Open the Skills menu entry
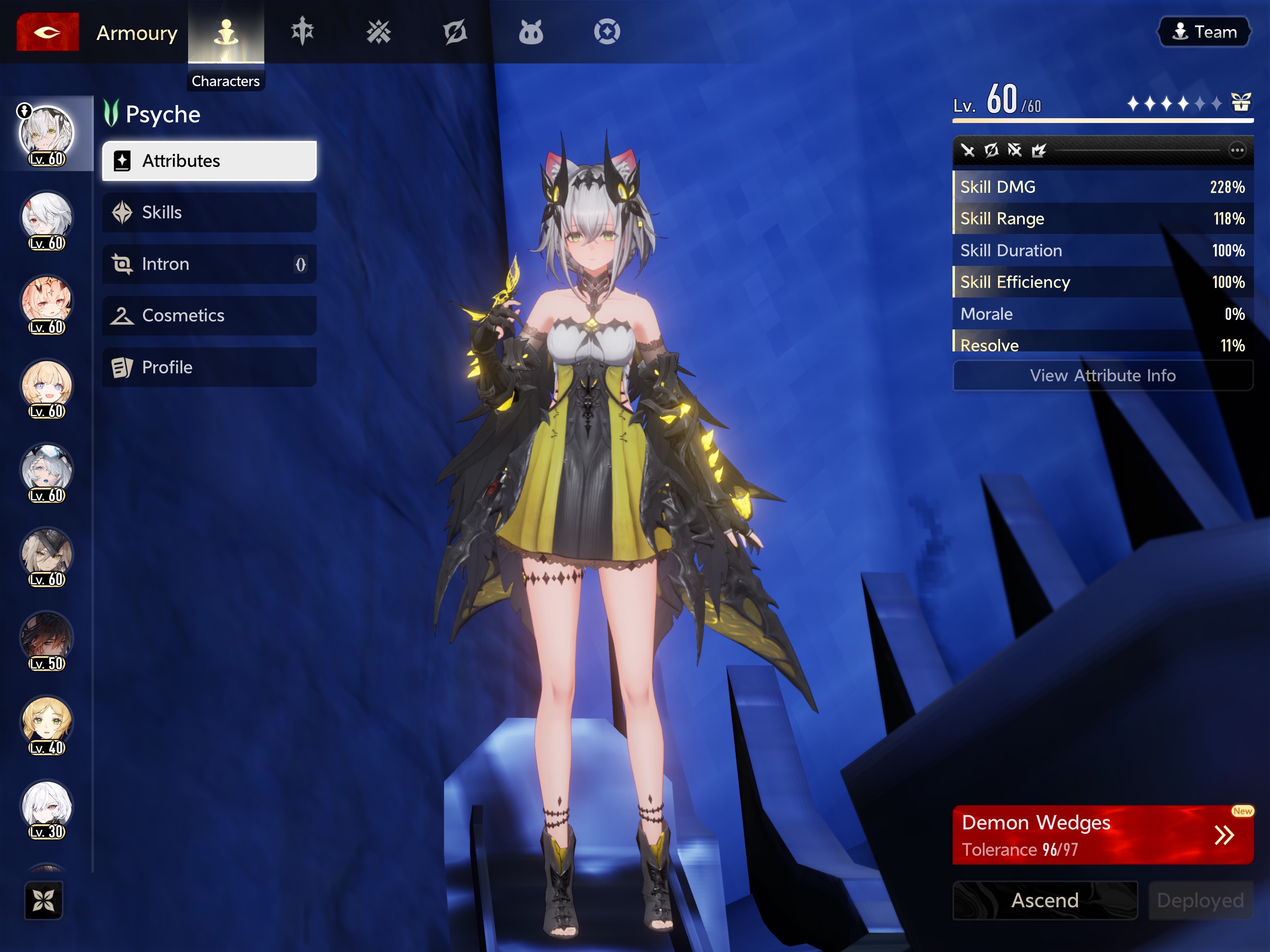This screenshot has height=952, width=1270. (209, 212)
